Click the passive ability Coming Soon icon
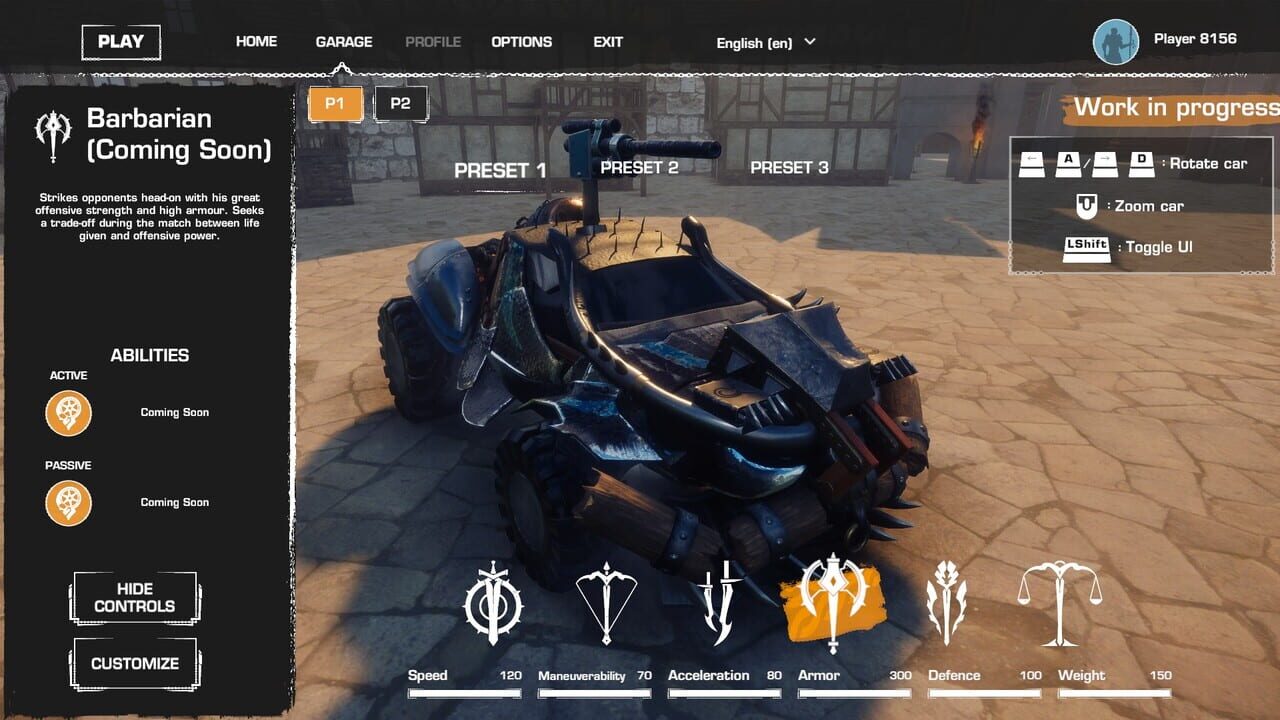Screen dimensions: 1280x720 [x=66, y=502]
